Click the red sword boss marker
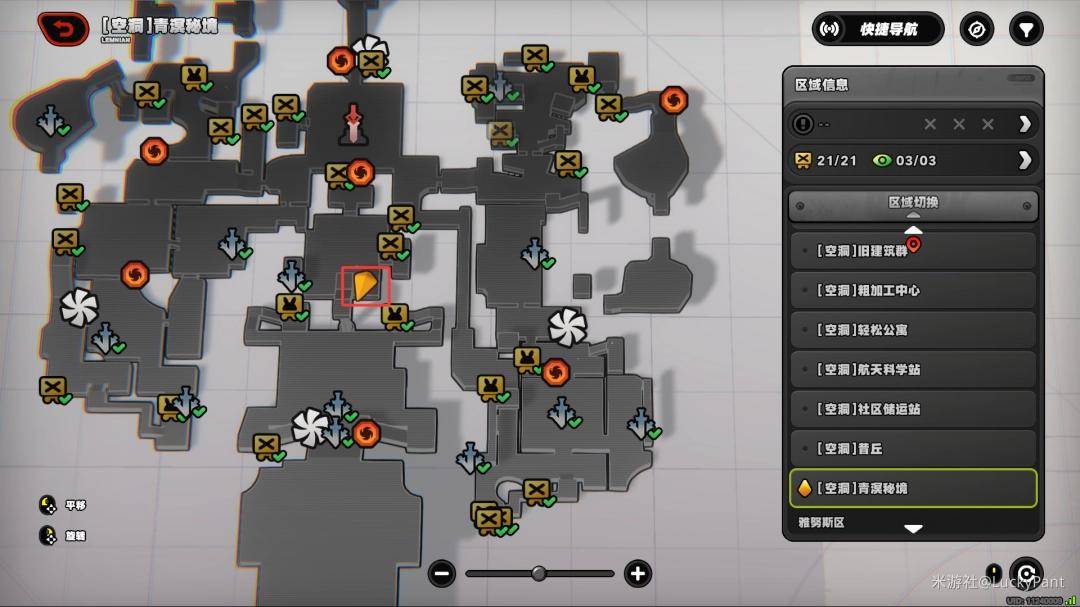 point(353,124)
